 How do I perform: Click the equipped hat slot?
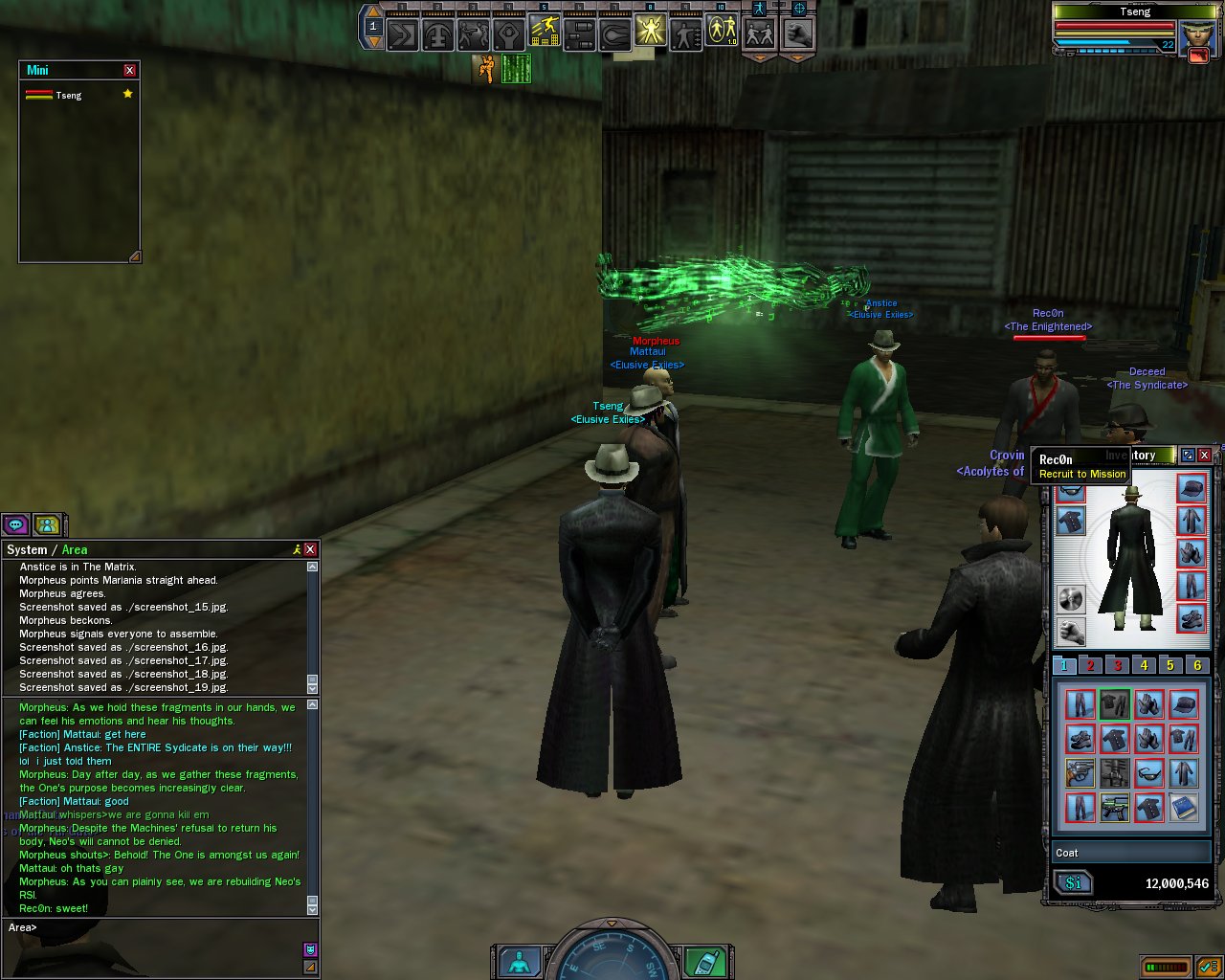tap(1192, 488)
